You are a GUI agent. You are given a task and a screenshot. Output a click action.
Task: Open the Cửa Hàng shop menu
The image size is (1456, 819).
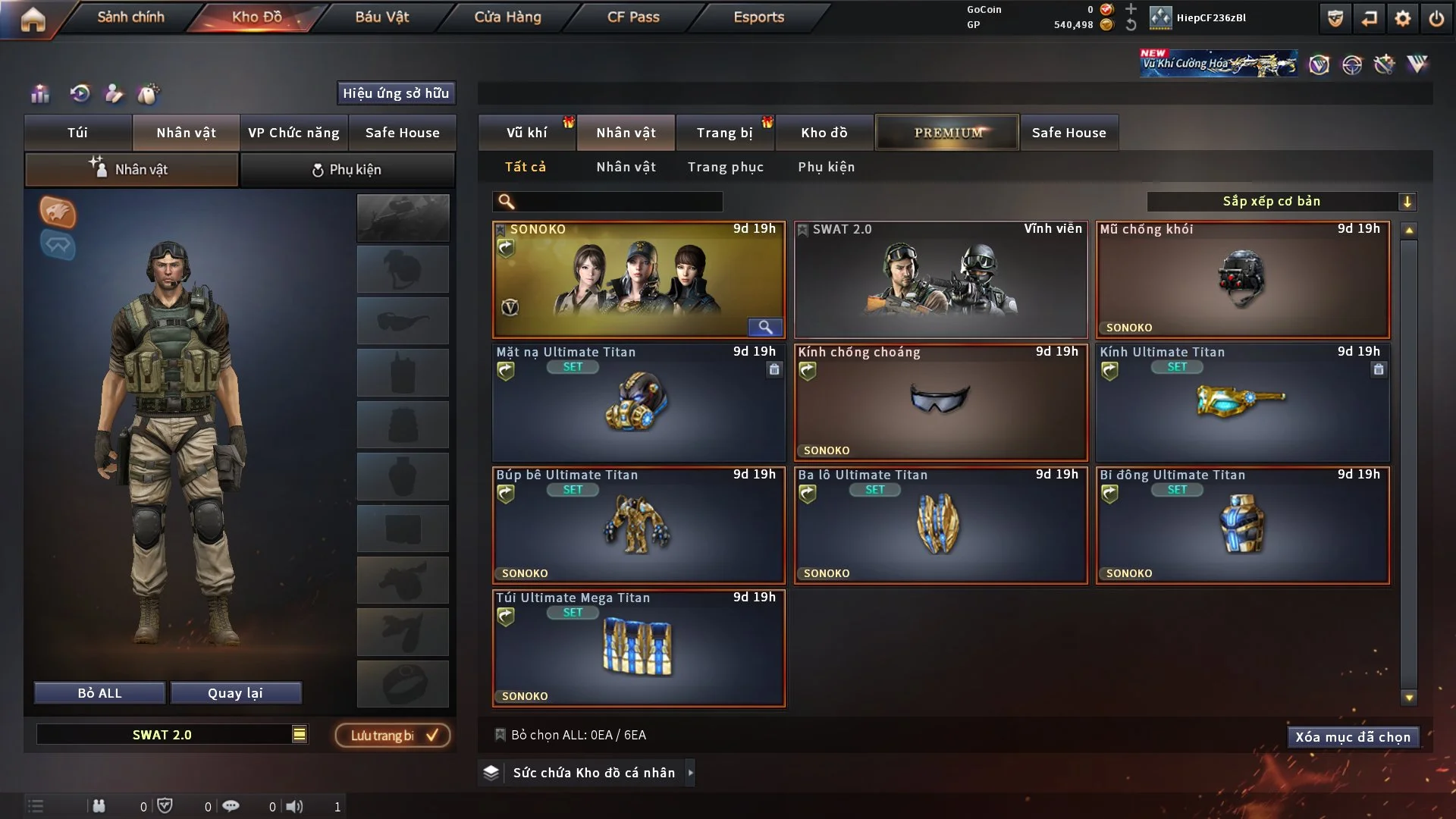(x=507, y=17)
